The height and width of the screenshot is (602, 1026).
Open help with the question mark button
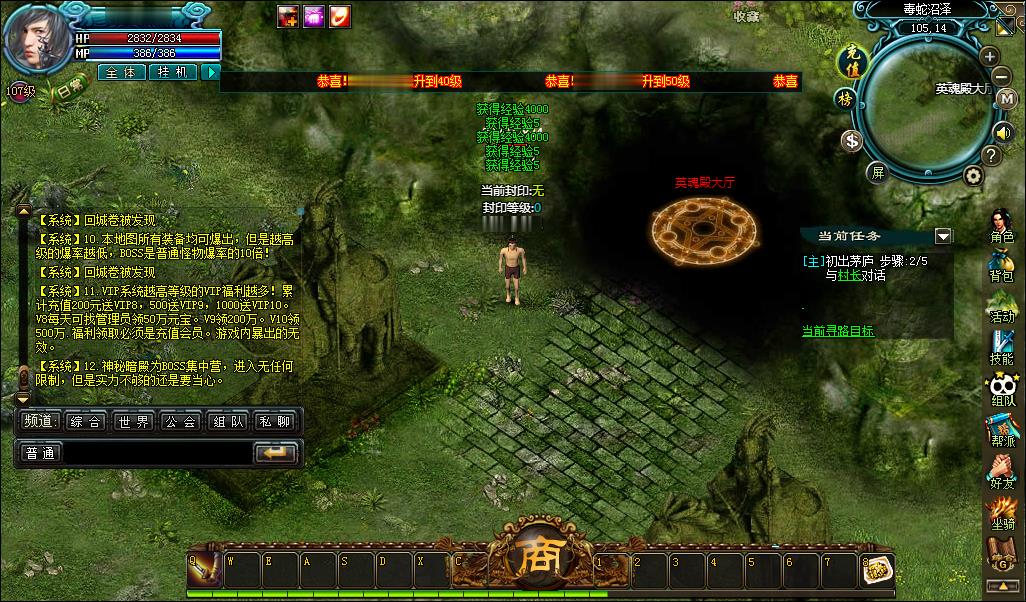[x=991, y=155]
